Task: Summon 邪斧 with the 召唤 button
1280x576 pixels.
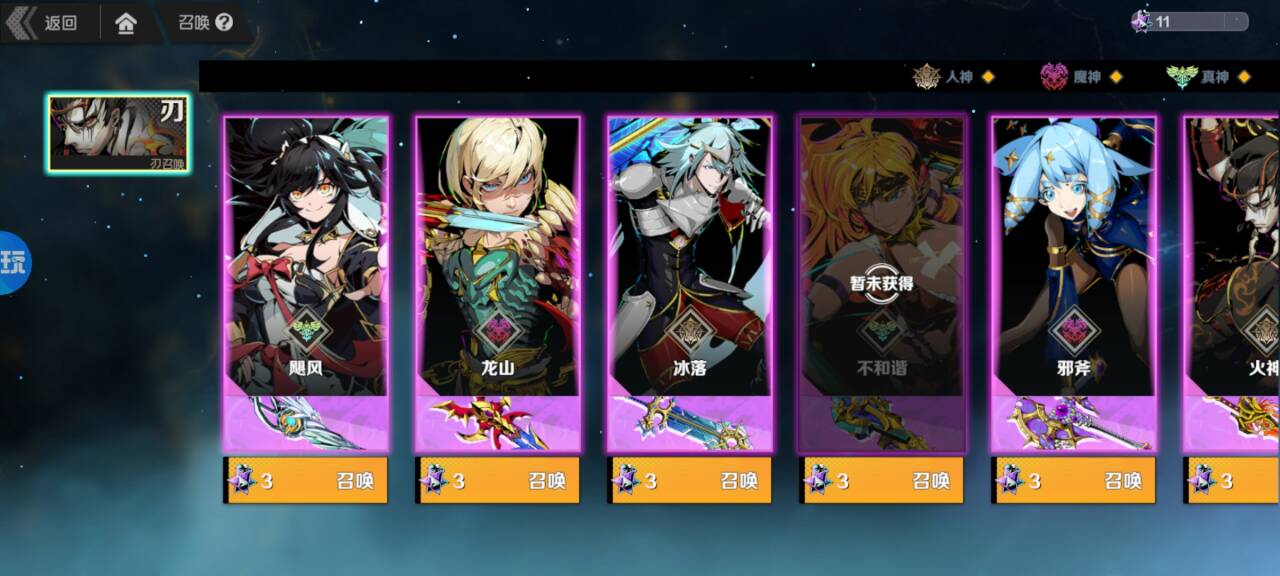Action: click(1074, 481)
